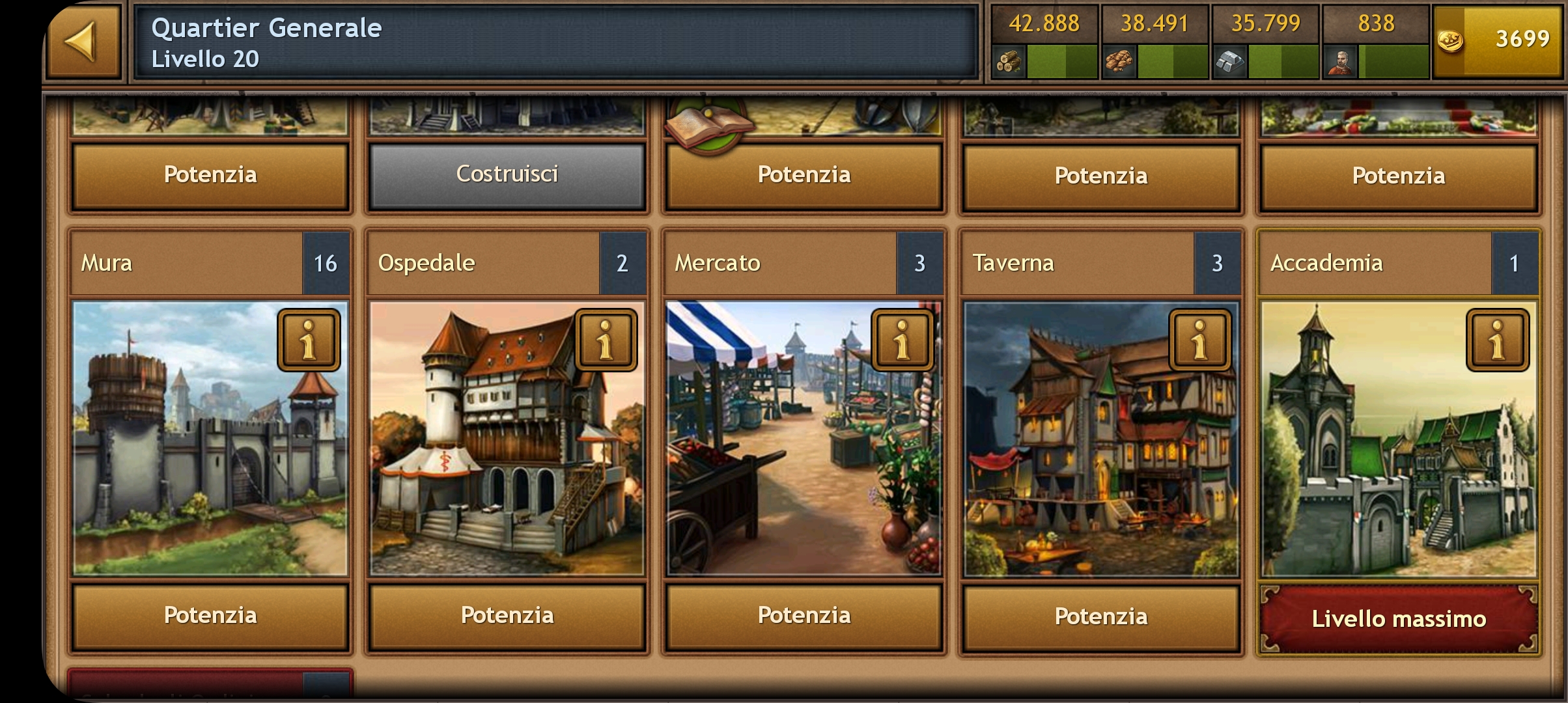This screenshot has height=703, width=1568.
Task: Show info for the Accademia
Action: 1497,340
